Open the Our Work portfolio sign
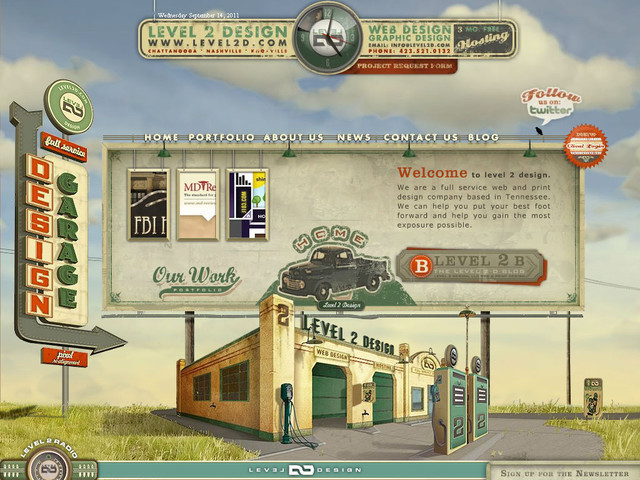Screen dimensions: 640x480 point(195,278)
